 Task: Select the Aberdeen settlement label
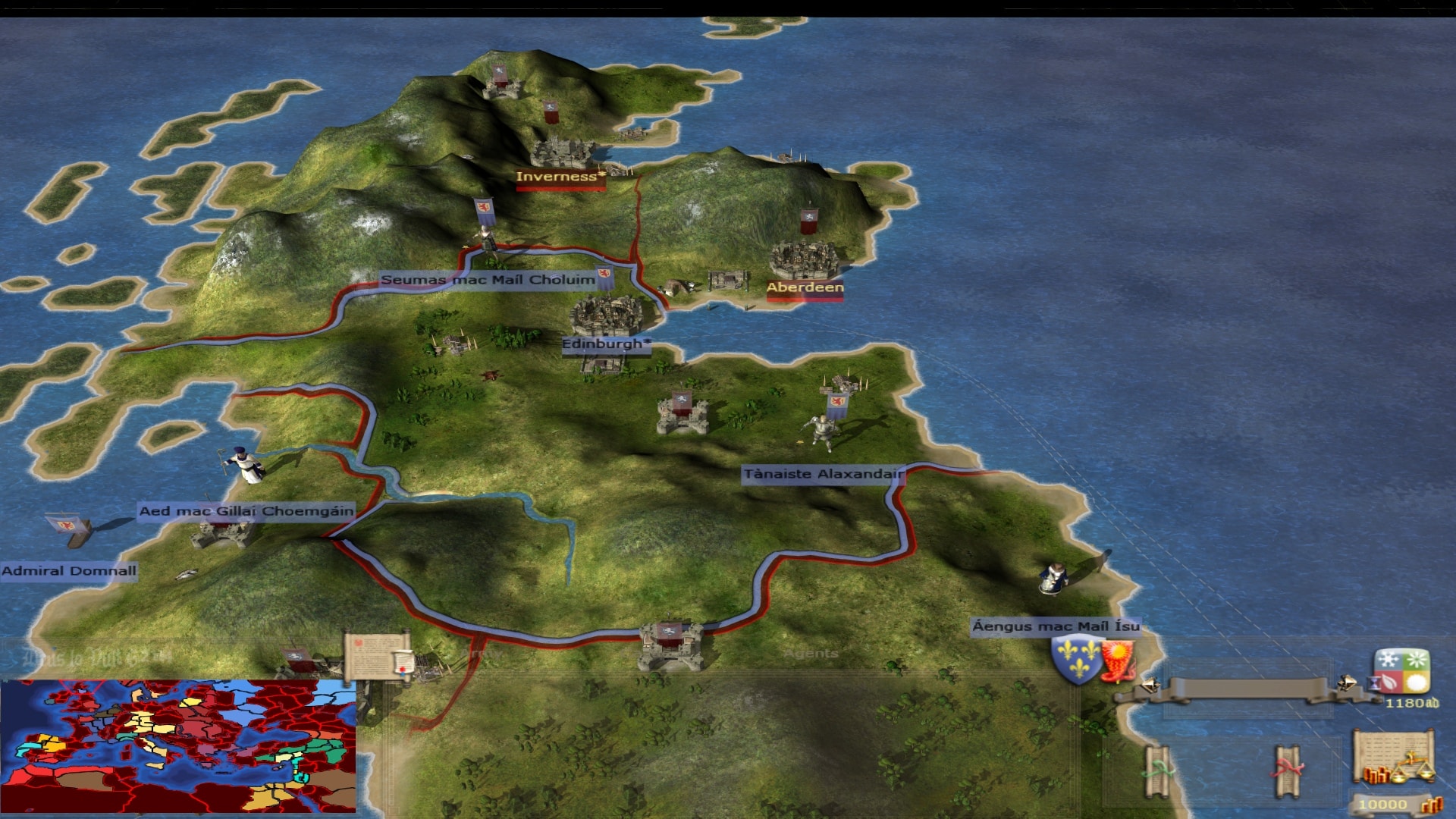805,287
